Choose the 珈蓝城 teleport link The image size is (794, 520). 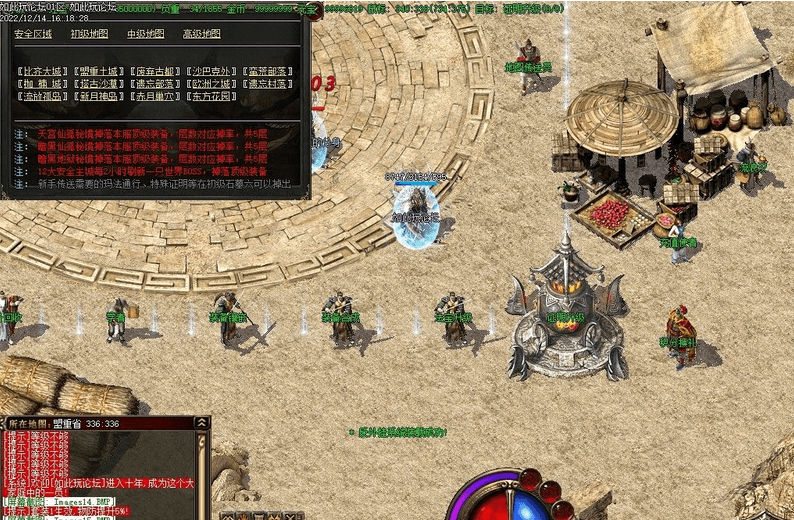tap(44, 84)
